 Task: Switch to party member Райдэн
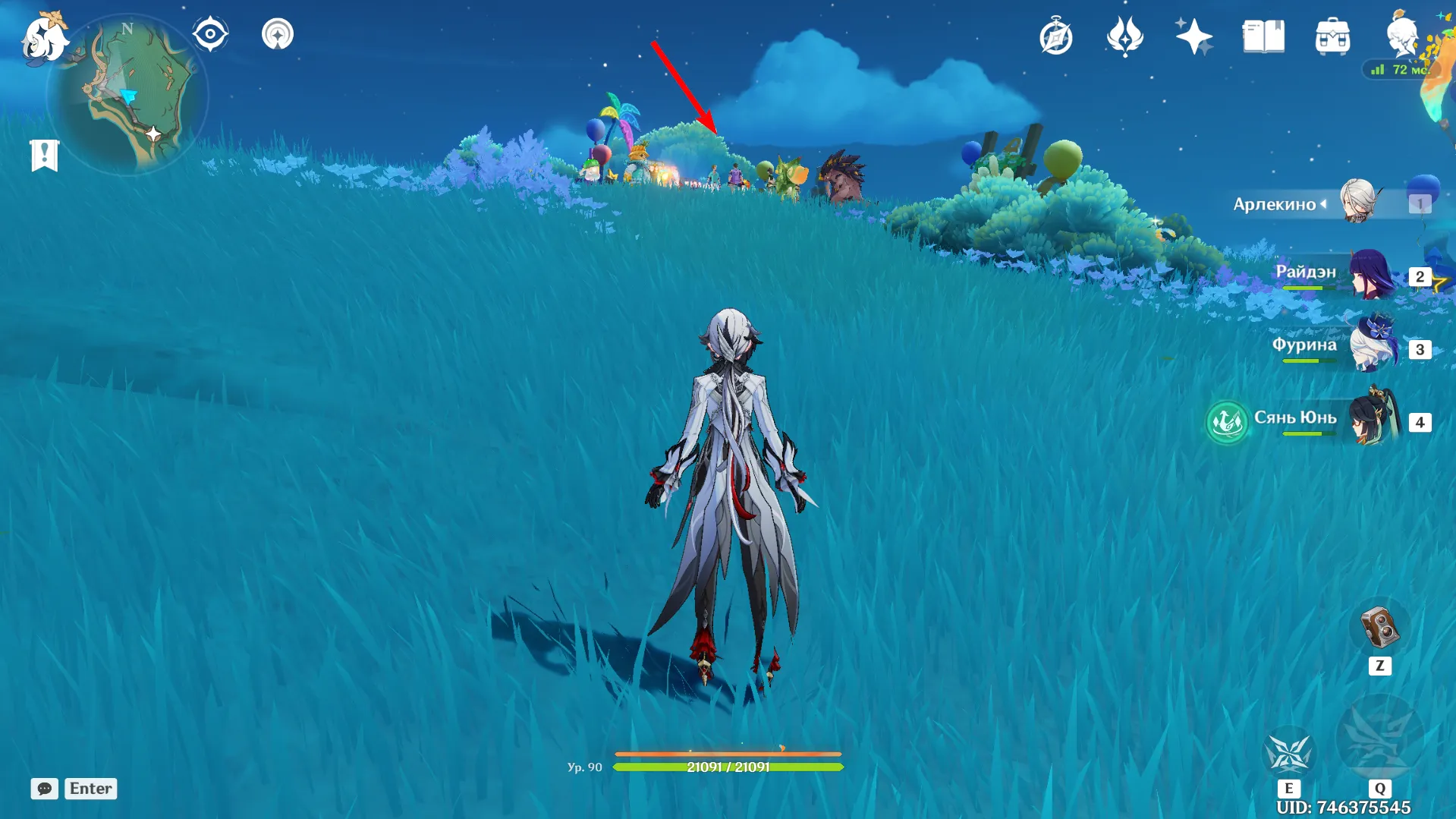pos(1370,275)
